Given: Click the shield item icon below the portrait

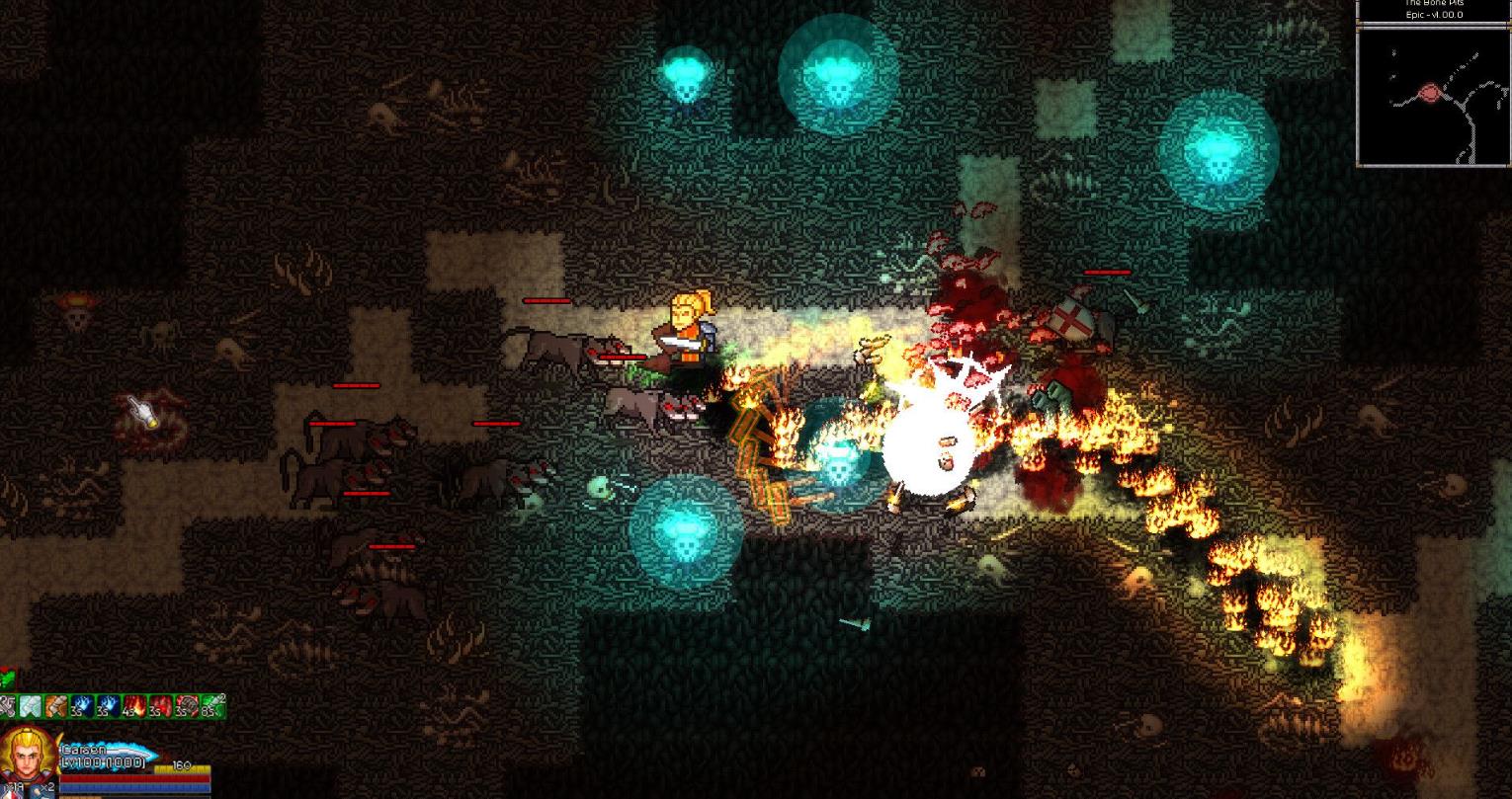Looking at the screenshot, I should [x=10, y=792].
